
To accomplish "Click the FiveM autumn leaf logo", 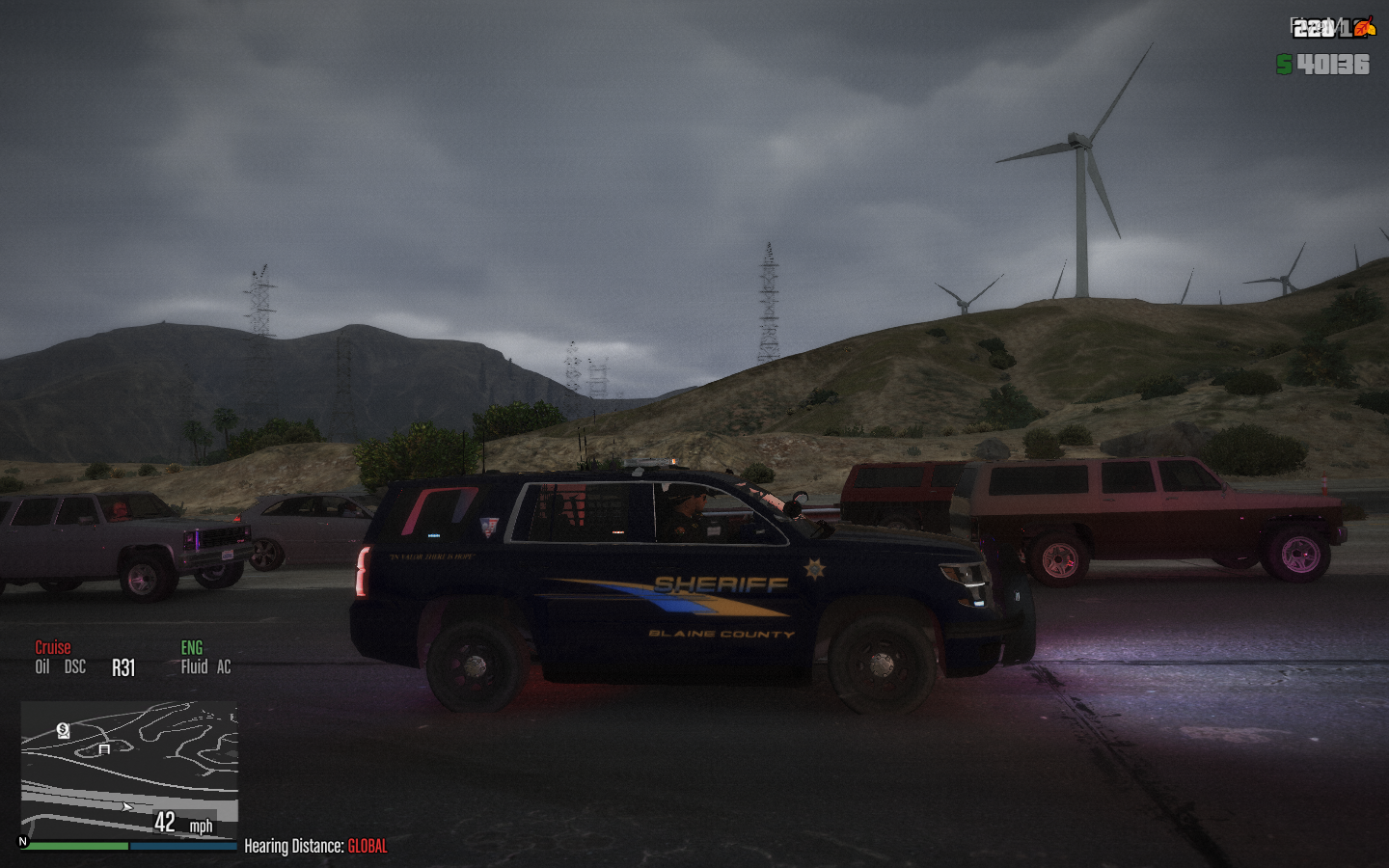I will click(1363, 28).
